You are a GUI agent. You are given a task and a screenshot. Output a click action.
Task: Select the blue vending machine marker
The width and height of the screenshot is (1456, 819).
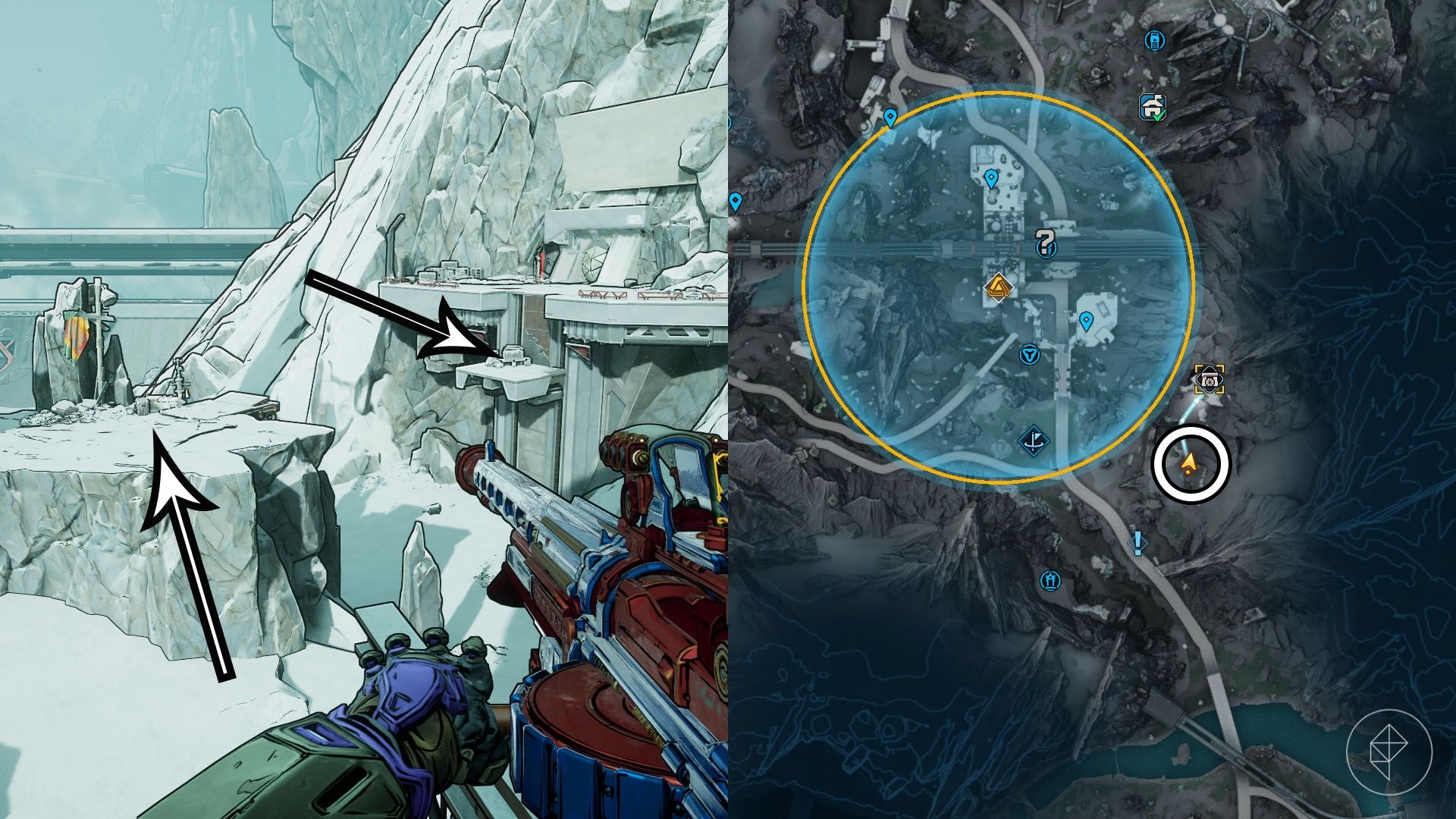coord(1154,39)
